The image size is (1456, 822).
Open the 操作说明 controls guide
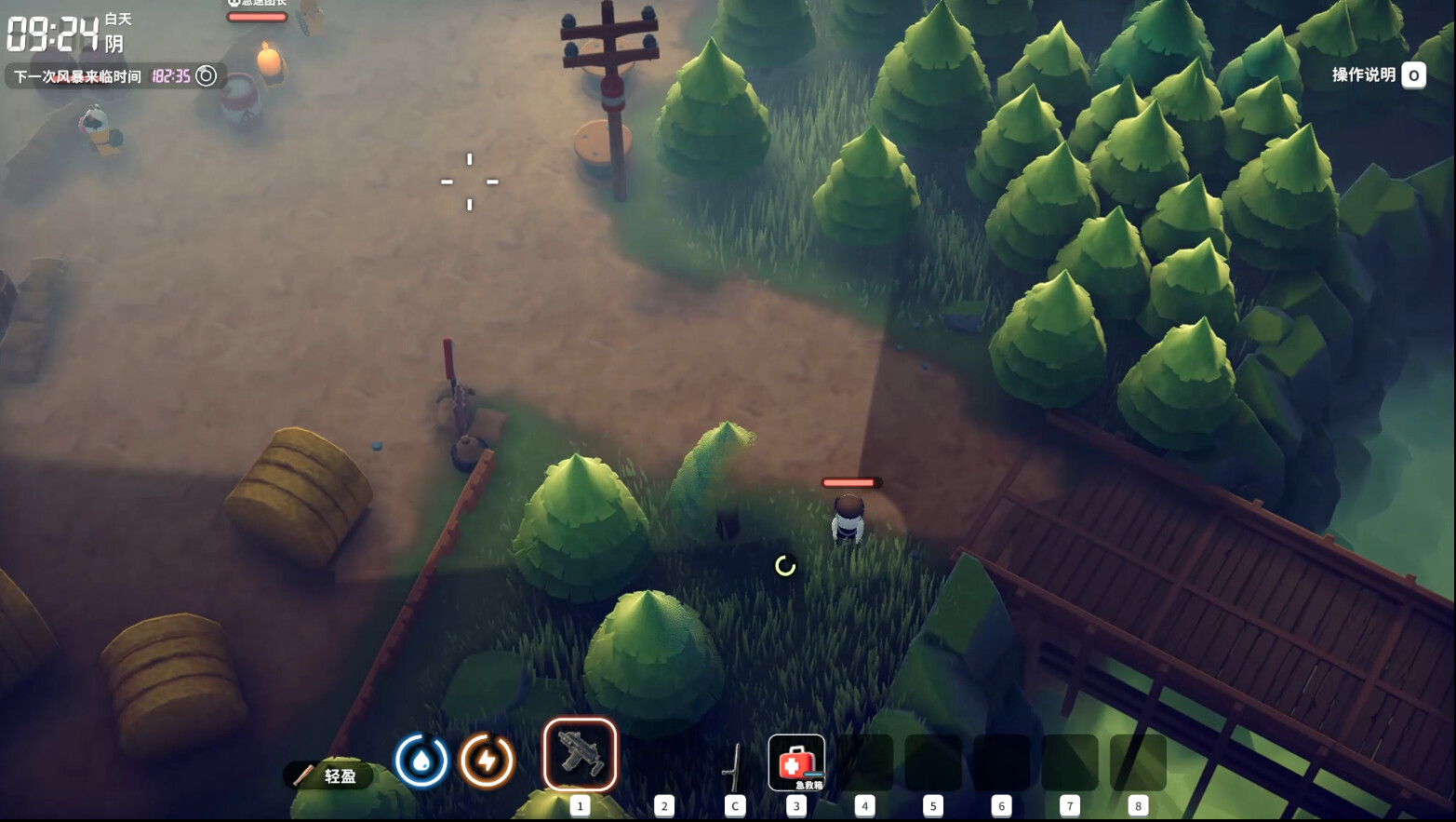click(x=1378, y=75)
